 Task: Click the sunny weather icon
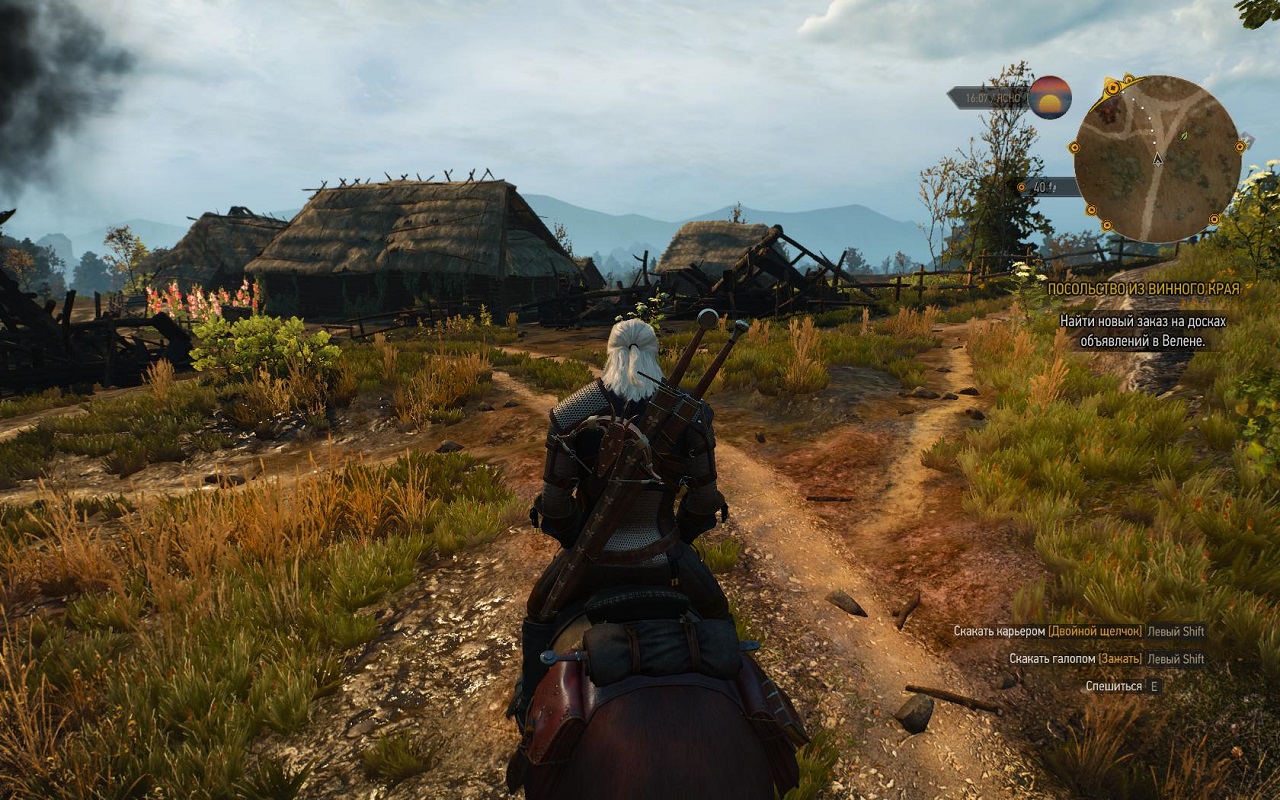tap(1049, 97)
